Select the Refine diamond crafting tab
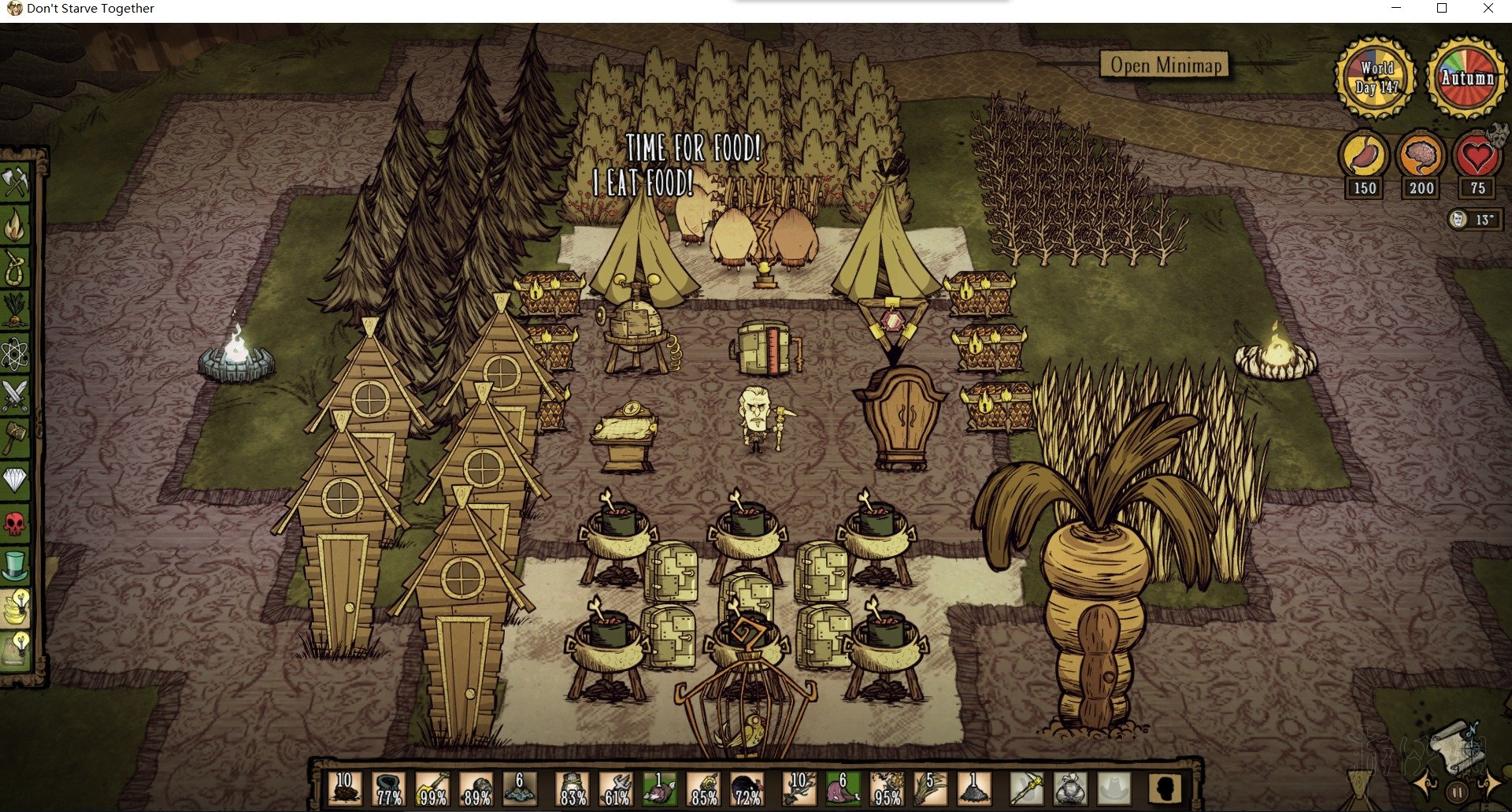Screen dimensions: 1512x812 point(15,479)
